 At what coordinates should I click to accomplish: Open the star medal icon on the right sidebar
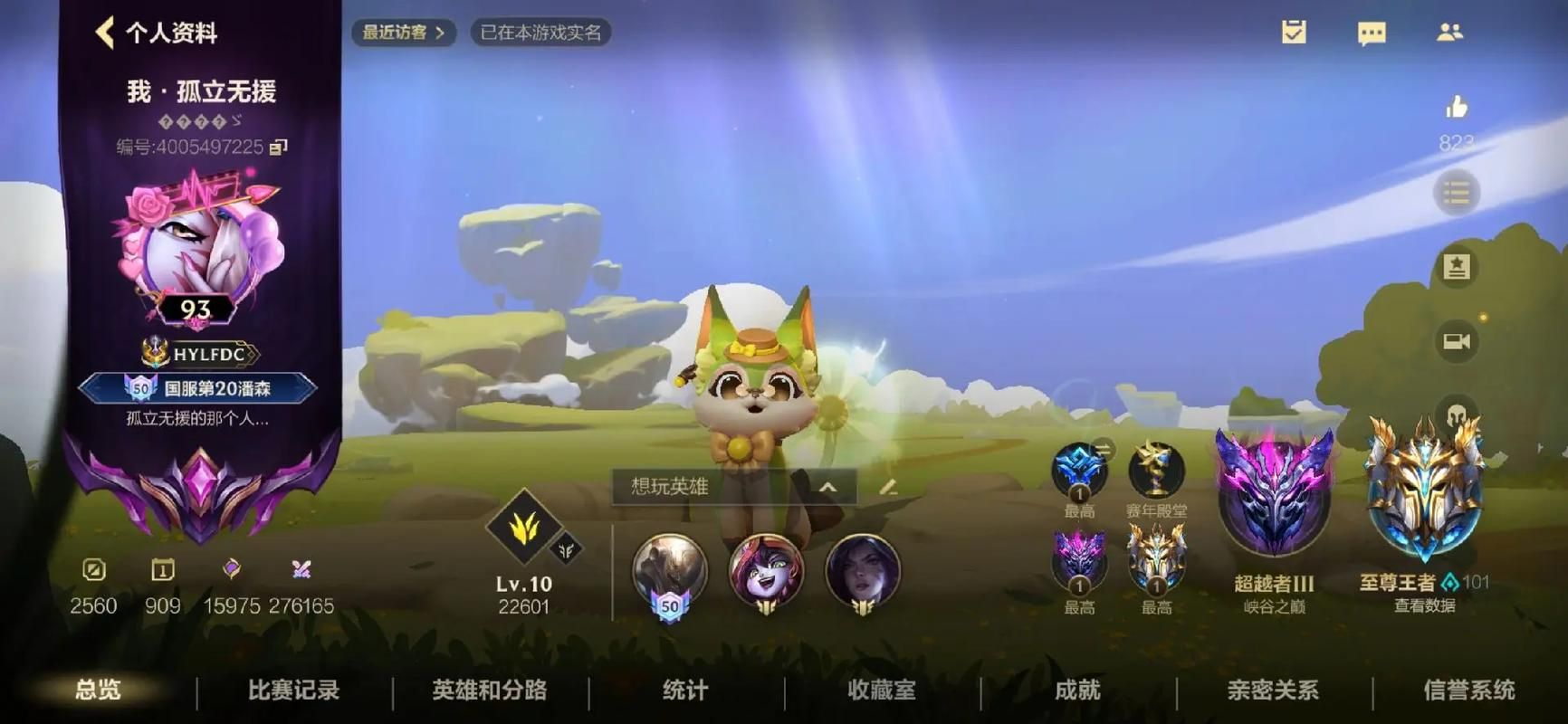1458,268
